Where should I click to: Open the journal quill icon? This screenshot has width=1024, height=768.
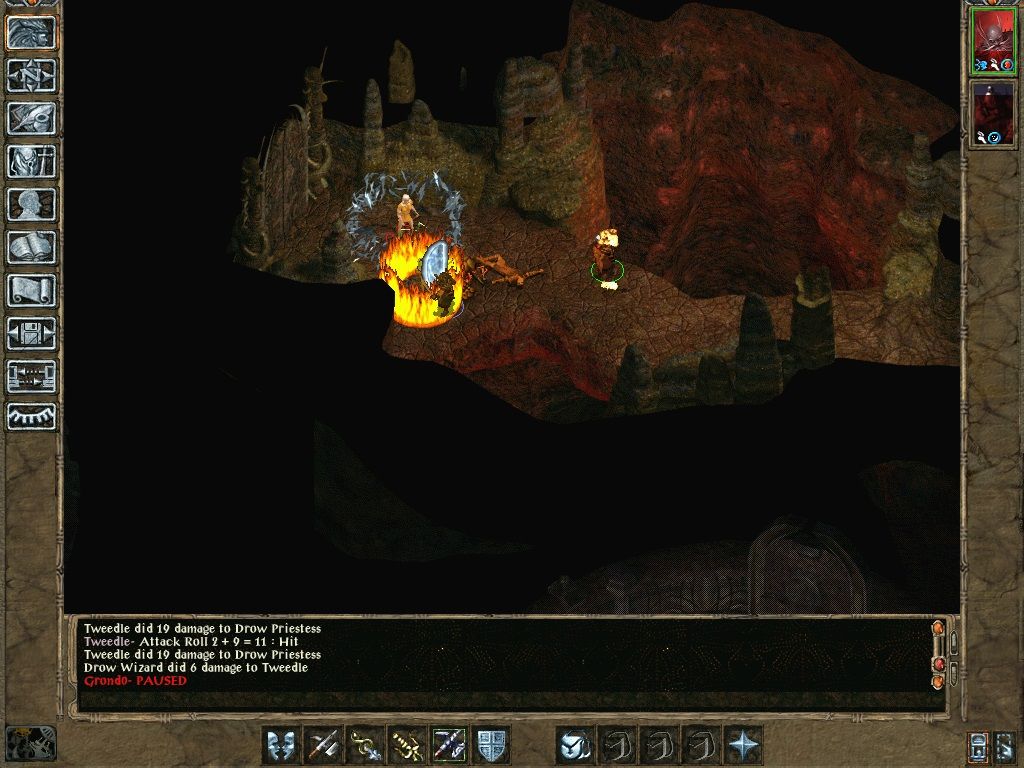click(x=31, y=118)
